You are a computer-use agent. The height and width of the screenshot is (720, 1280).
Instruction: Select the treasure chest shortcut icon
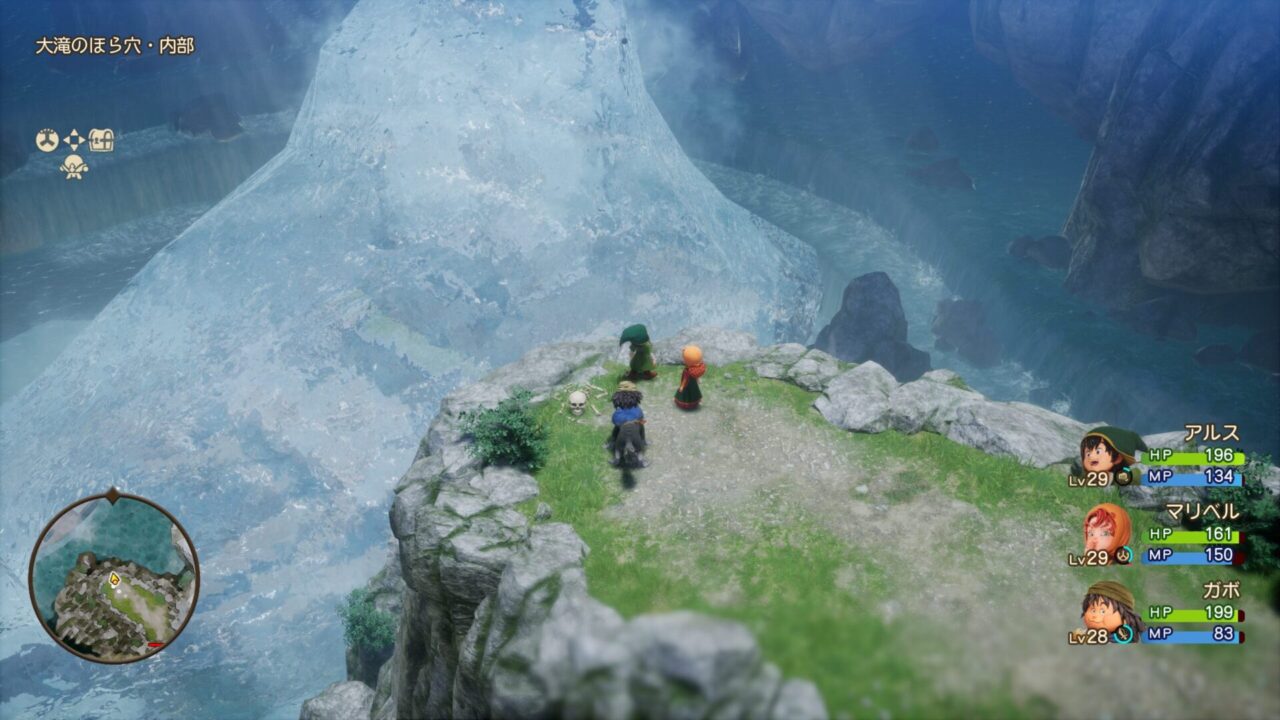(x=101, y=140)
